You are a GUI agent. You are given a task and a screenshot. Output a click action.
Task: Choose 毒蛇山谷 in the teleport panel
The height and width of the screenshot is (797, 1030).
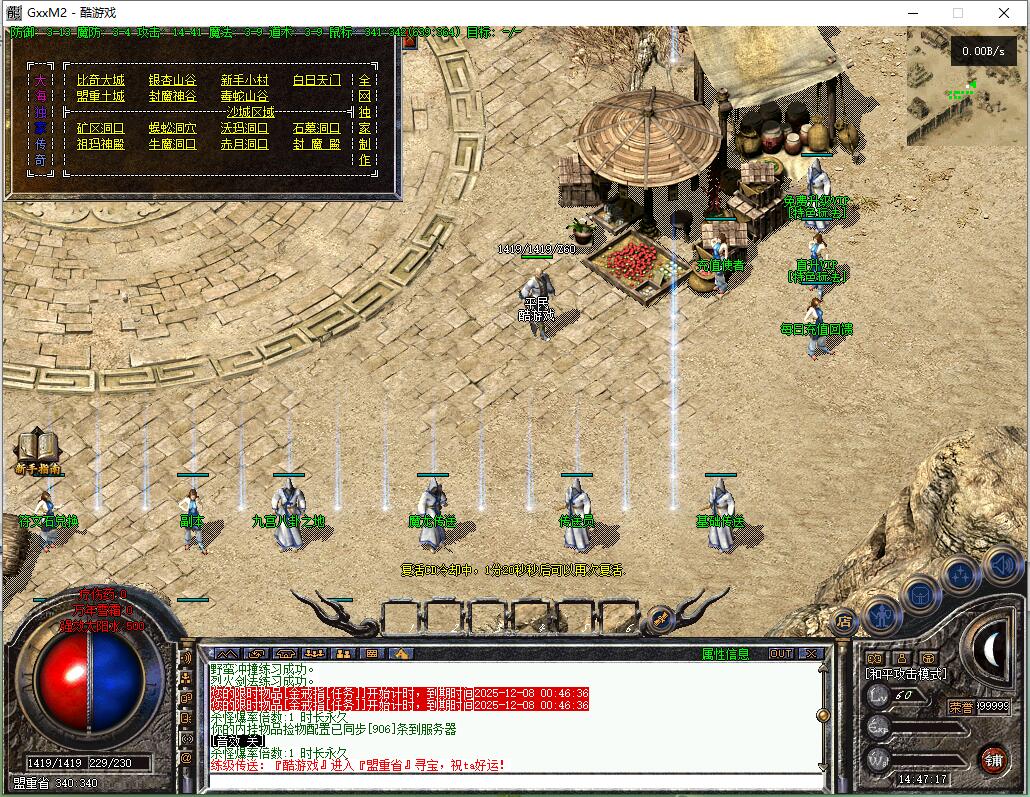point(245,96)
